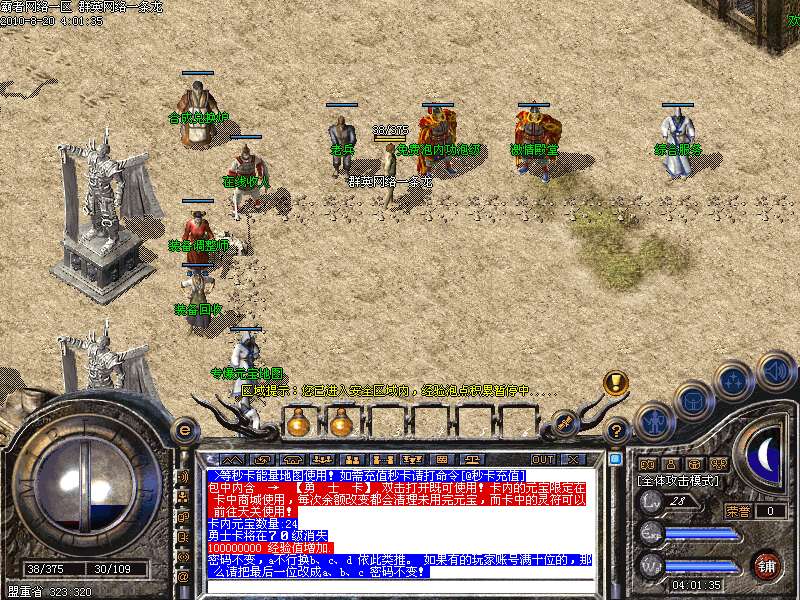Click the X button beside OUT
800x600 pixels.
point(573,459)
